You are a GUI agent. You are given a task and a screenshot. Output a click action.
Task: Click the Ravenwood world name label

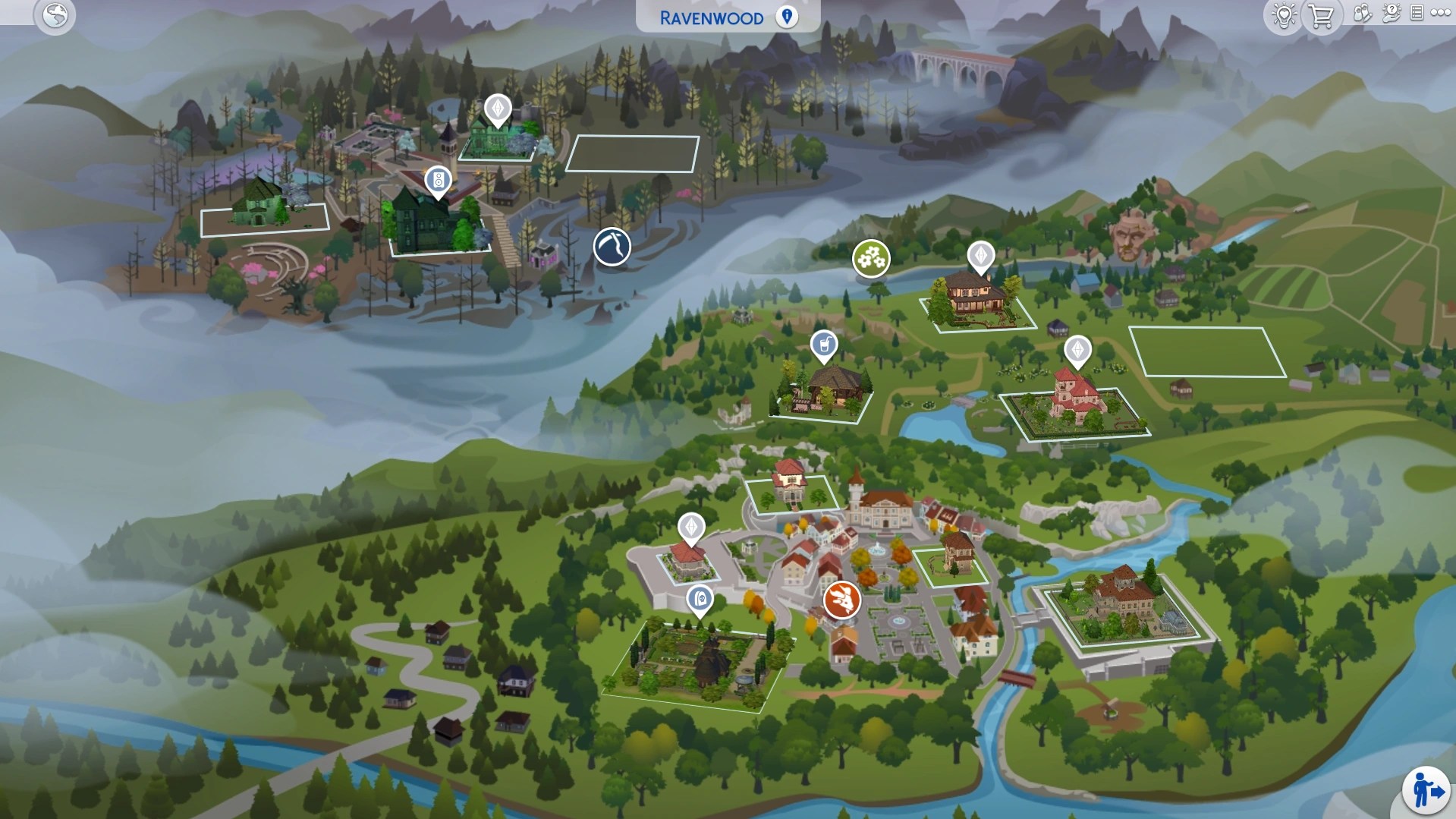pos(710,17)
